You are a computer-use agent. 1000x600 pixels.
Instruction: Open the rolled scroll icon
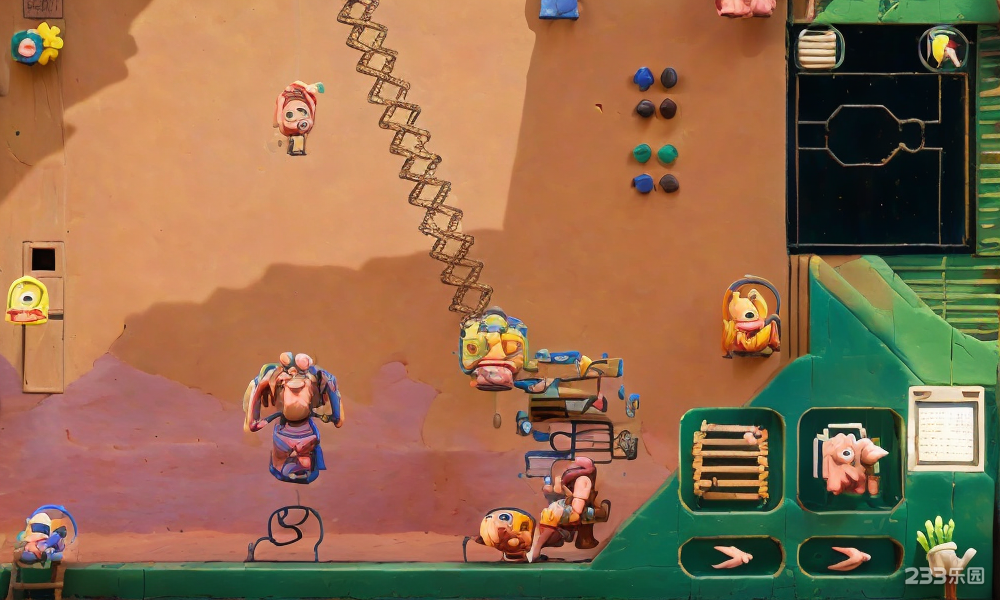pyautogui.click(x=819, y=47)
